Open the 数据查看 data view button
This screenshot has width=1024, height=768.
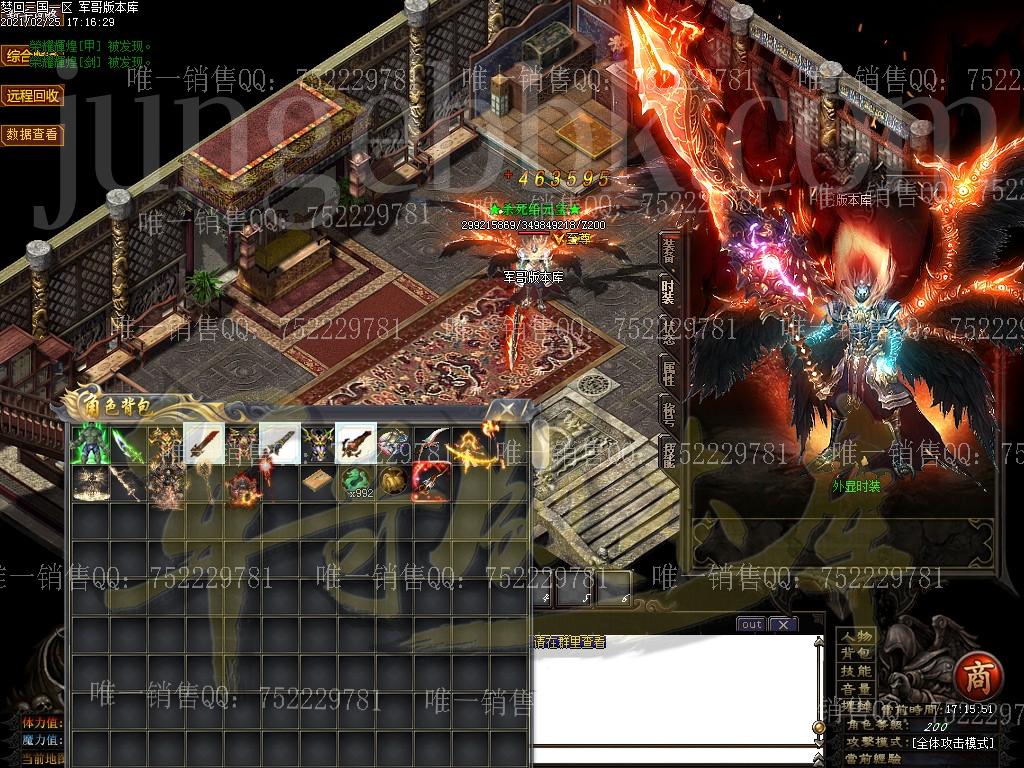(33, 134)
